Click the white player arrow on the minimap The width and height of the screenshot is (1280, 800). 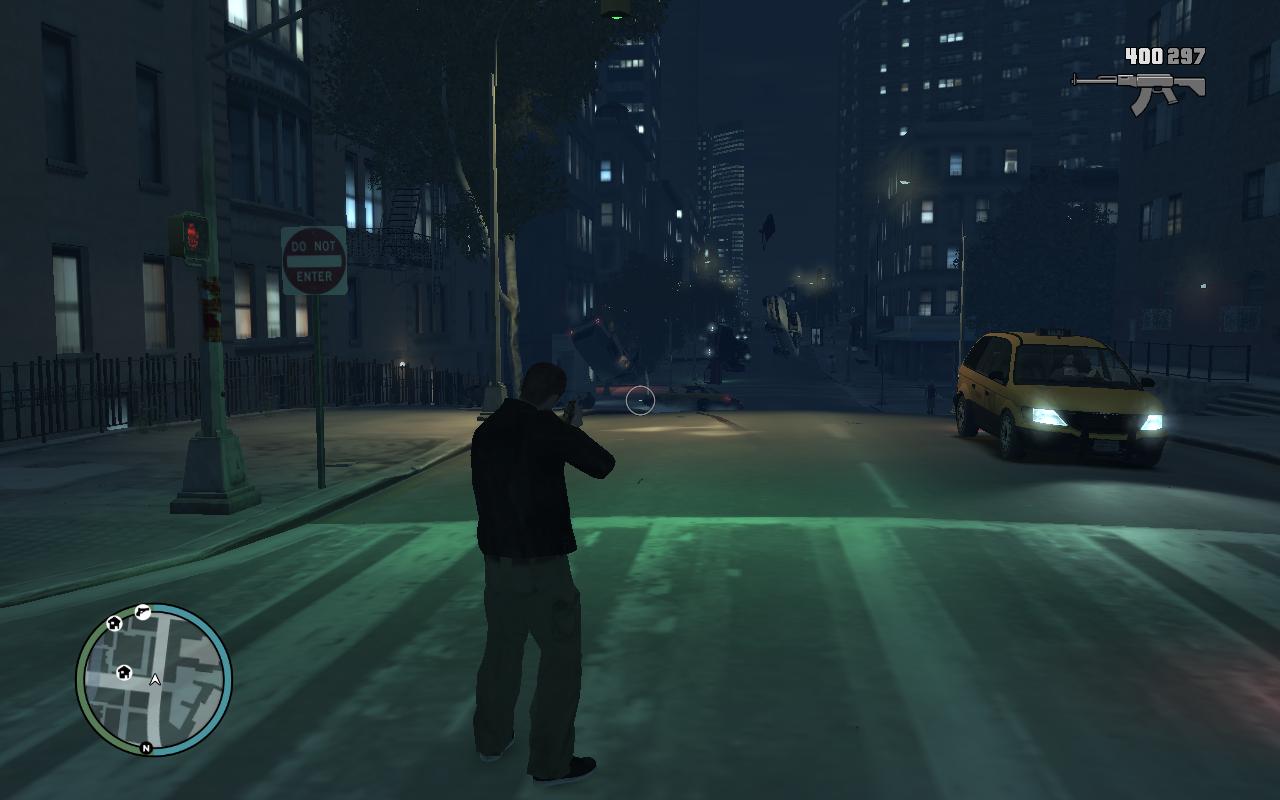tap(155, 680)
